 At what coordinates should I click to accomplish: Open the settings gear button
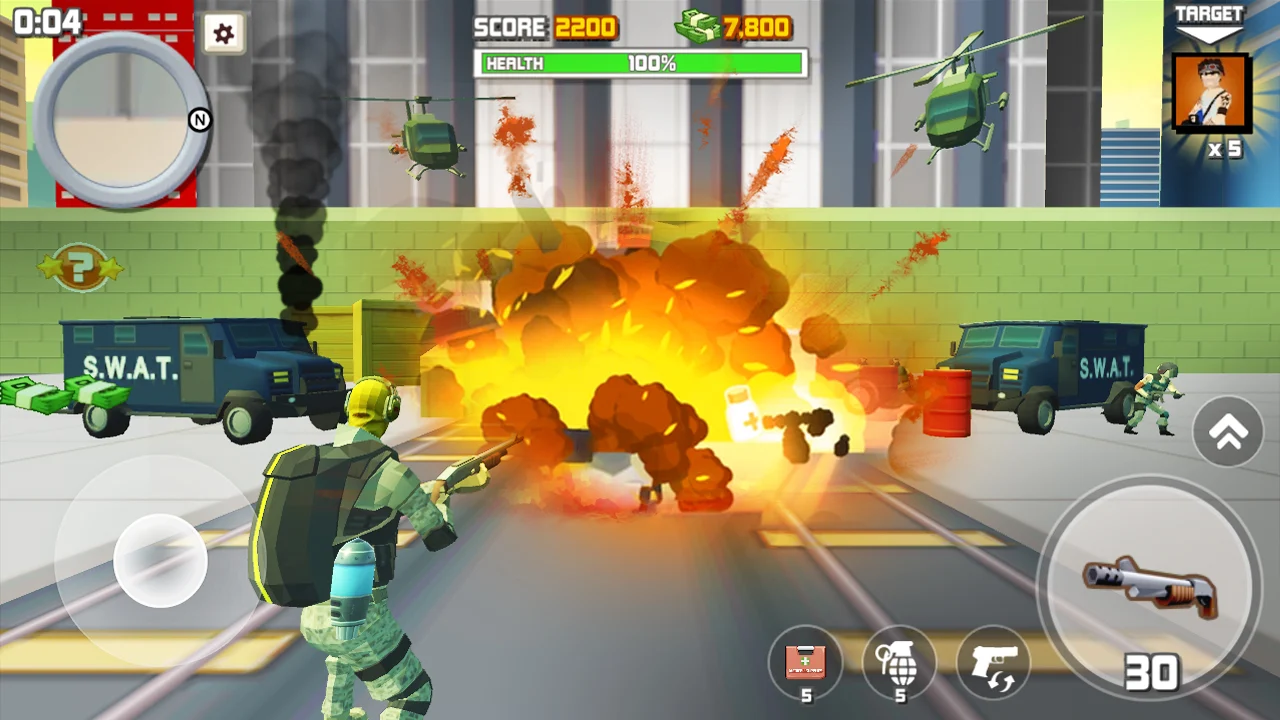point(224,34)
